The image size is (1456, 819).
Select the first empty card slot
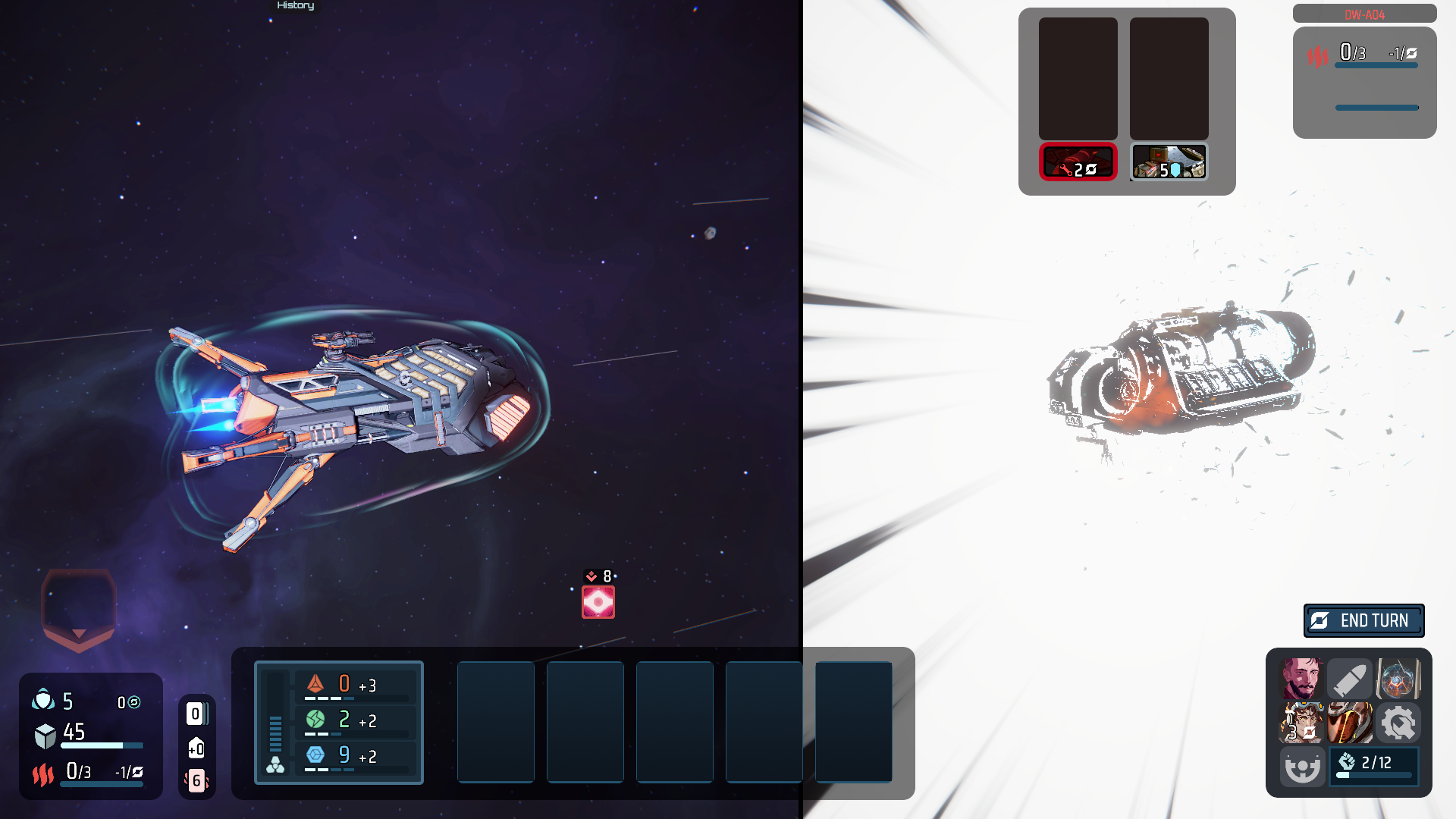pyautogui.click(x=496, y=721)
